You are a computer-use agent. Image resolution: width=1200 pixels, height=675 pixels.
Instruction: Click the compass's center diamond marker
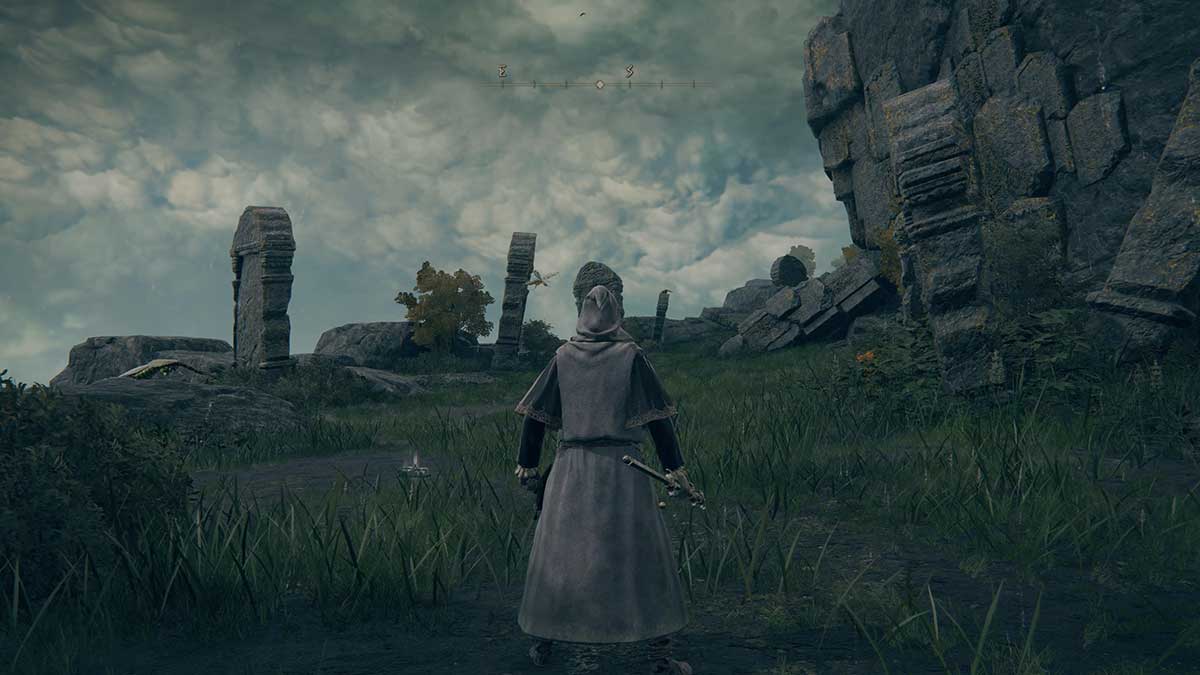click(599, 84)
